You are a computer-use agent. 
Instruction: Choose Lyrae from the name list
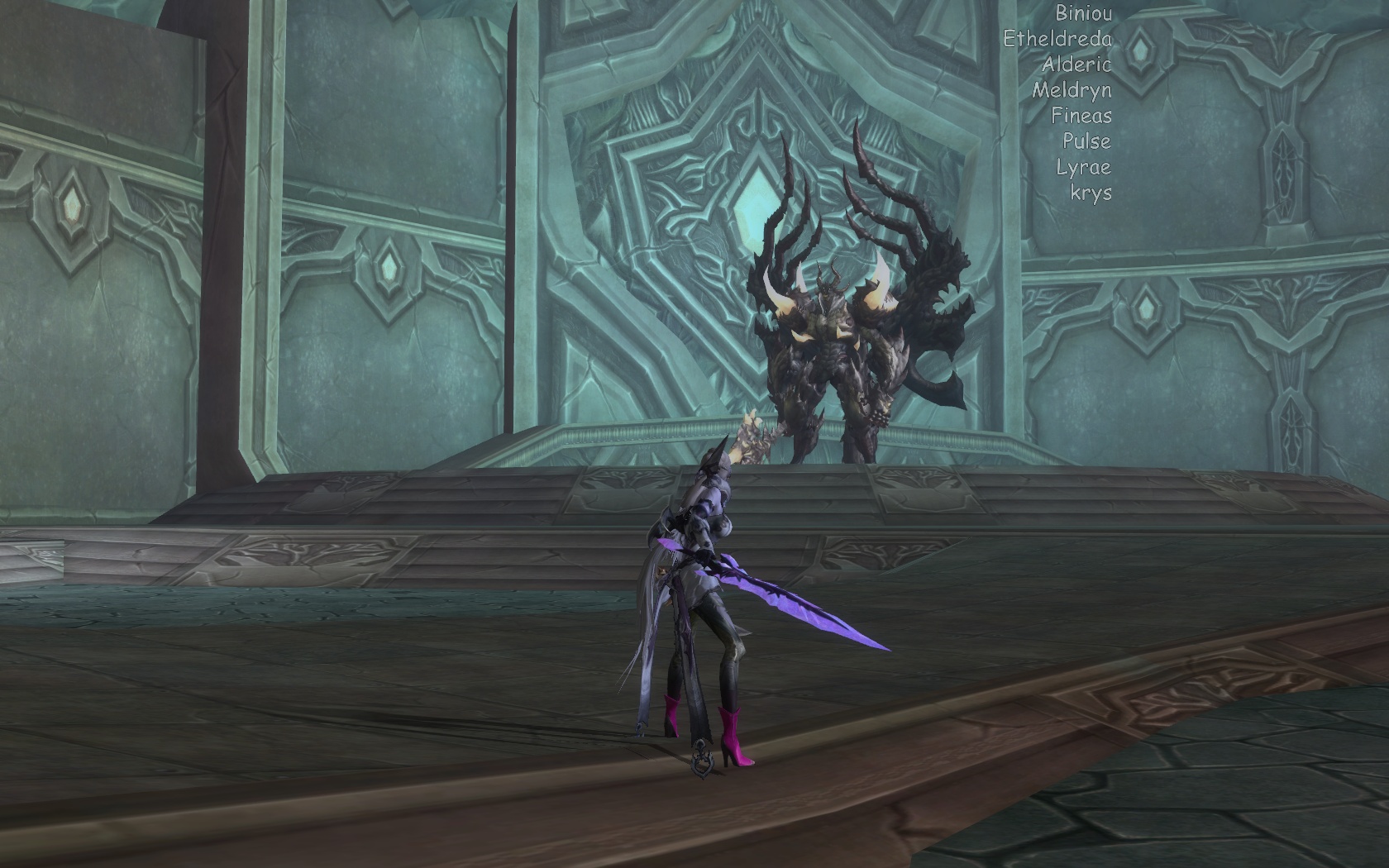point(1084,167)
